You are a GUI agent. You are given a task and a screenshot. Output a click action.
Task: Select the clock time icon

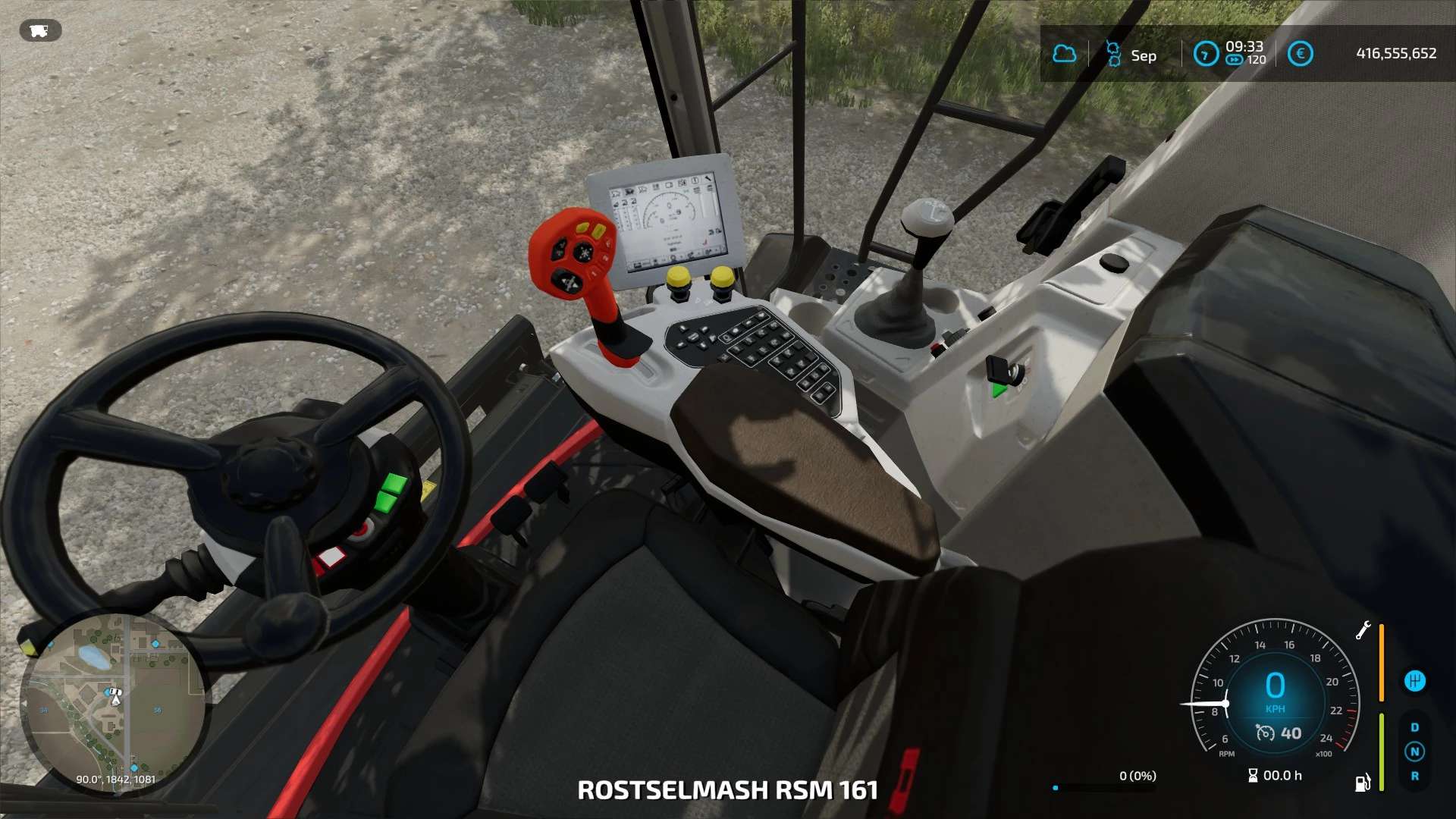pos(1205,54)
